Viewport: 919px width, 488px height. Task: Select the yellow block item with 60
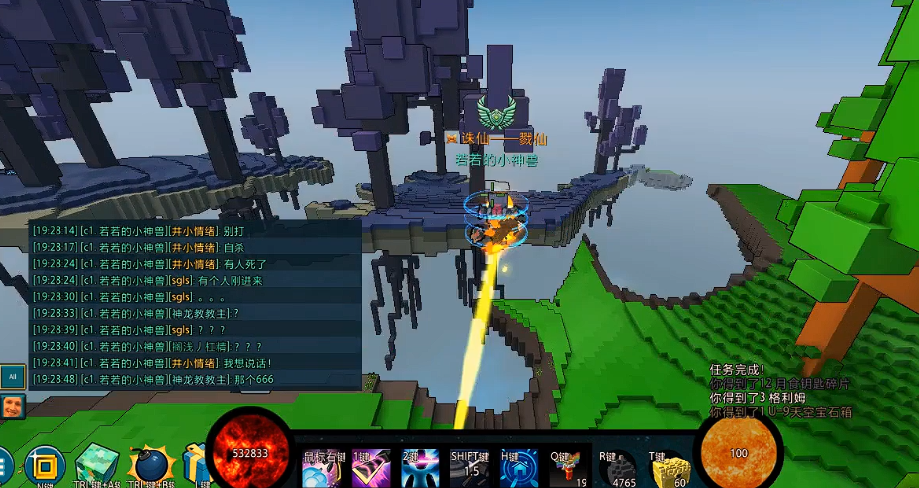(x=671, y=468)
